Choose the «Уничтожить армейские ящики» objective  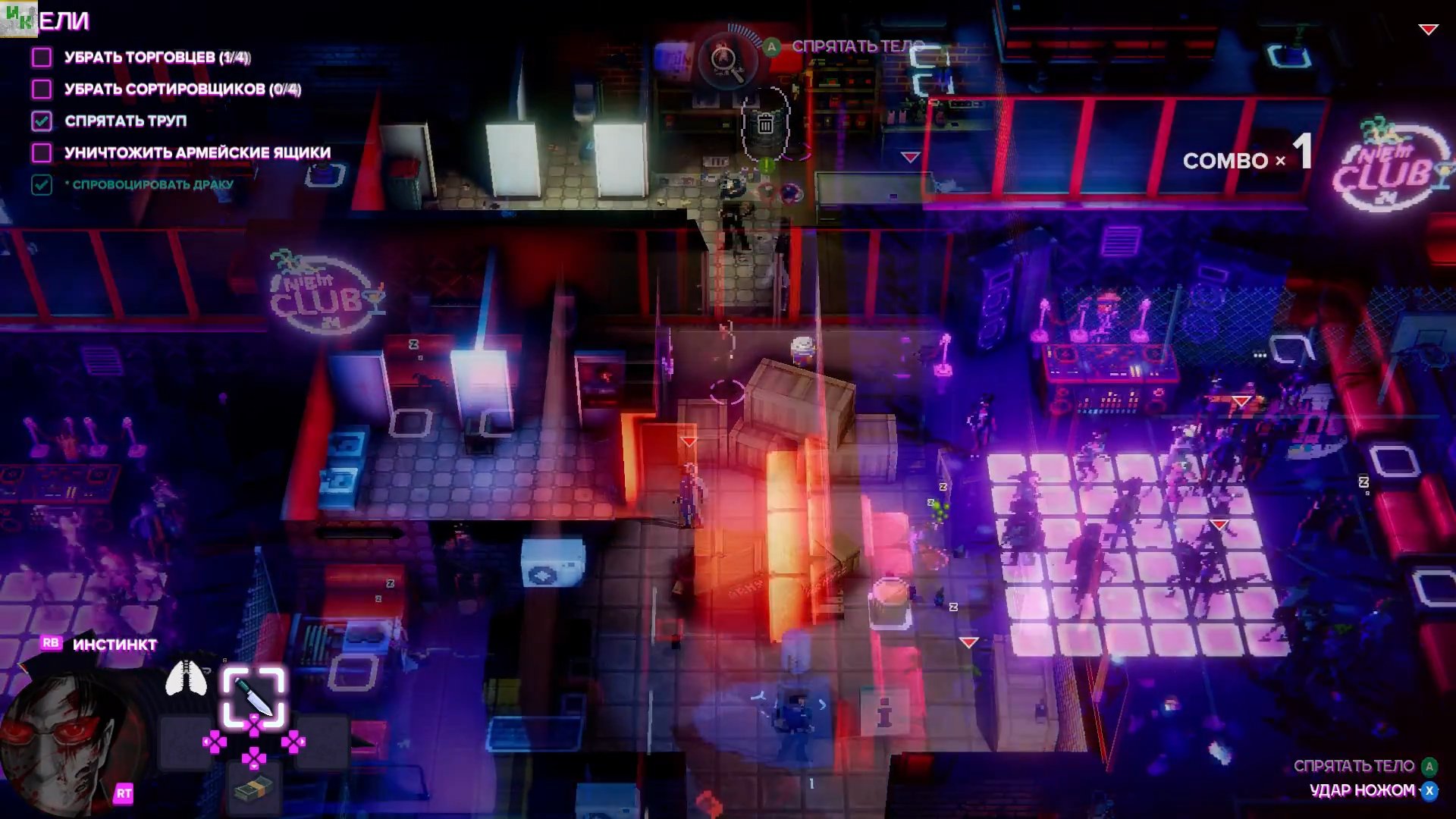pyautogui.click(x=197, y=153)
